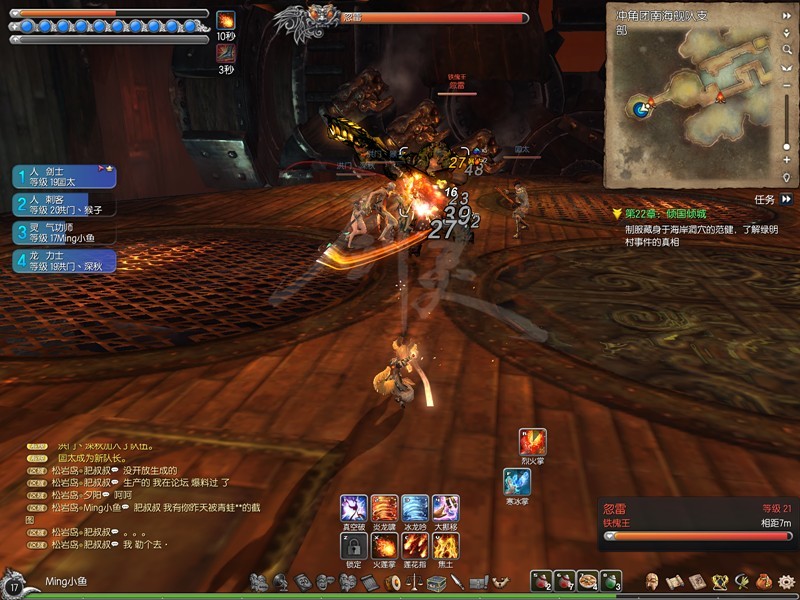This screenshot has height=600, width=800.
Task: Cast the 冰龙吟 ice dragon skill
Action: coord(415,508)
